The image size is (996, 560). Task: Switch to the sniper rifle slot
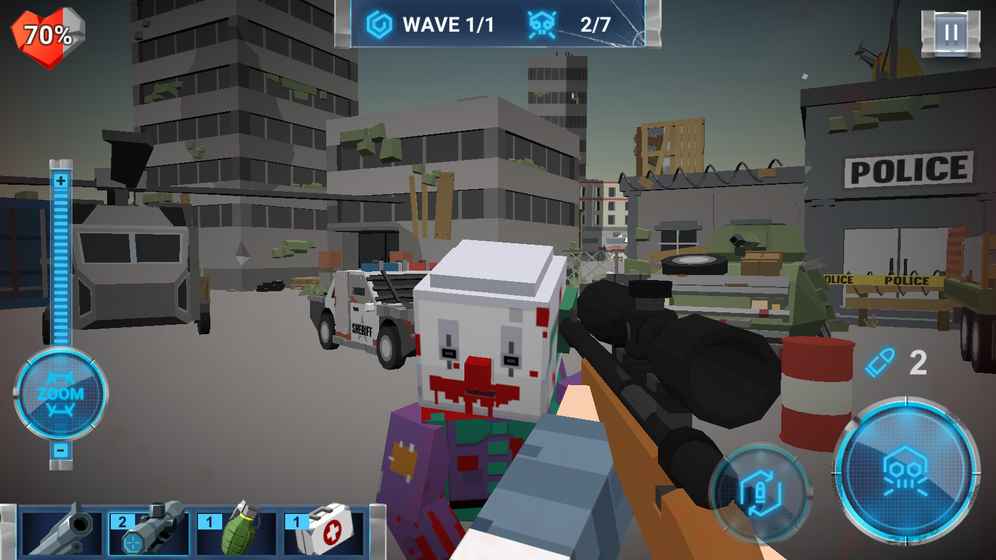click(147, 532)
